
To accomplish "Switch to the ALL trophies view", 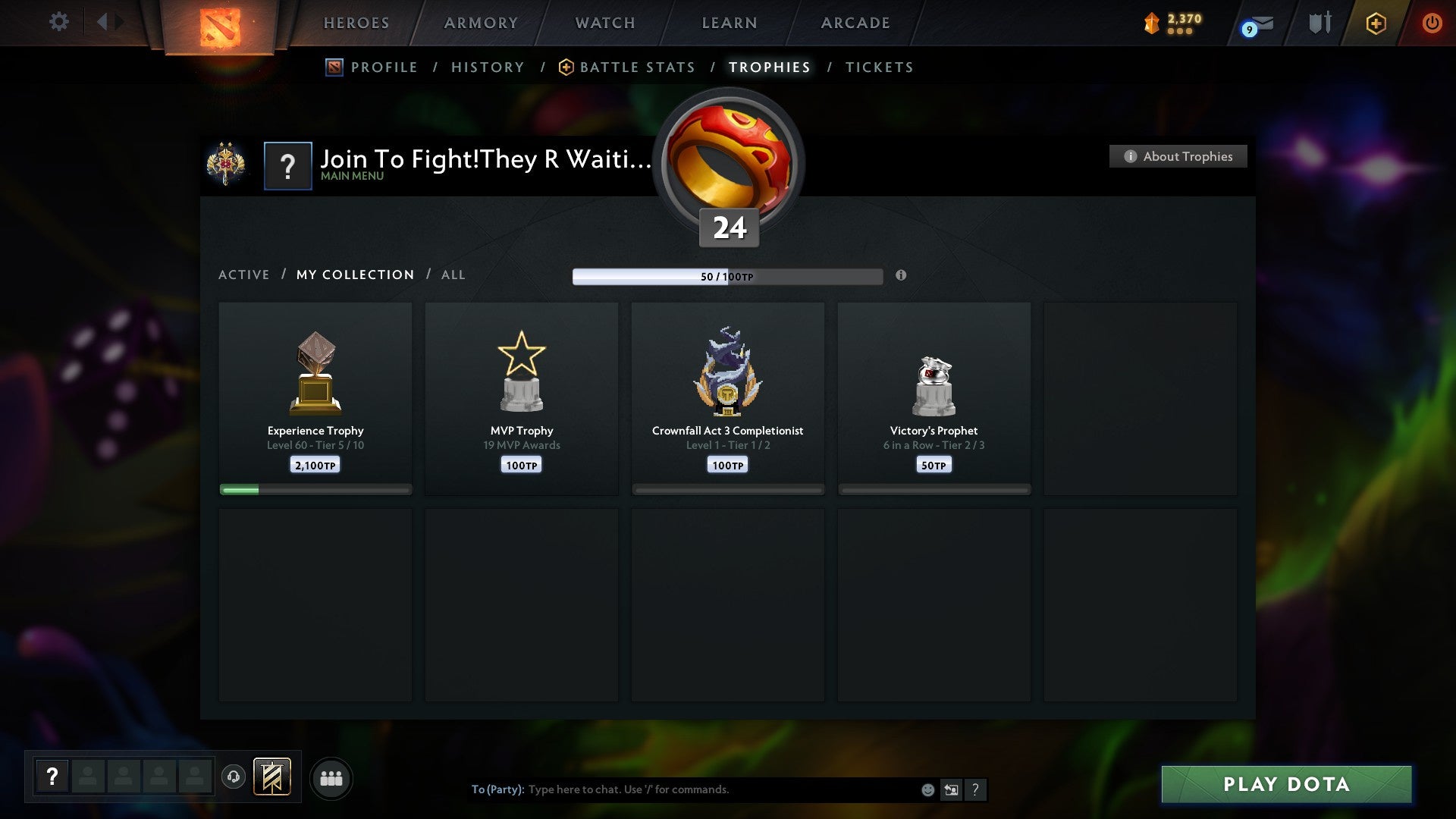I will point(453,275).
